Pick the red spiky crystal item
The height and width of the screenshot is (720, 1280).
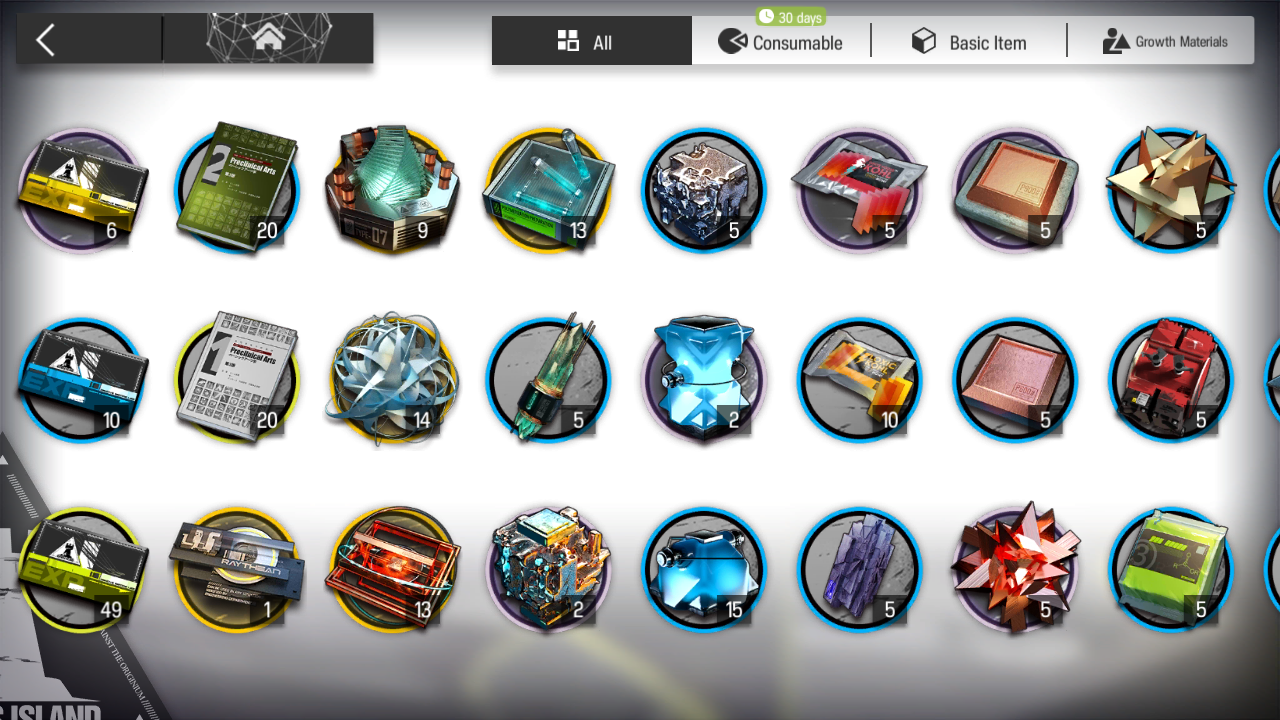point(1014,570)
